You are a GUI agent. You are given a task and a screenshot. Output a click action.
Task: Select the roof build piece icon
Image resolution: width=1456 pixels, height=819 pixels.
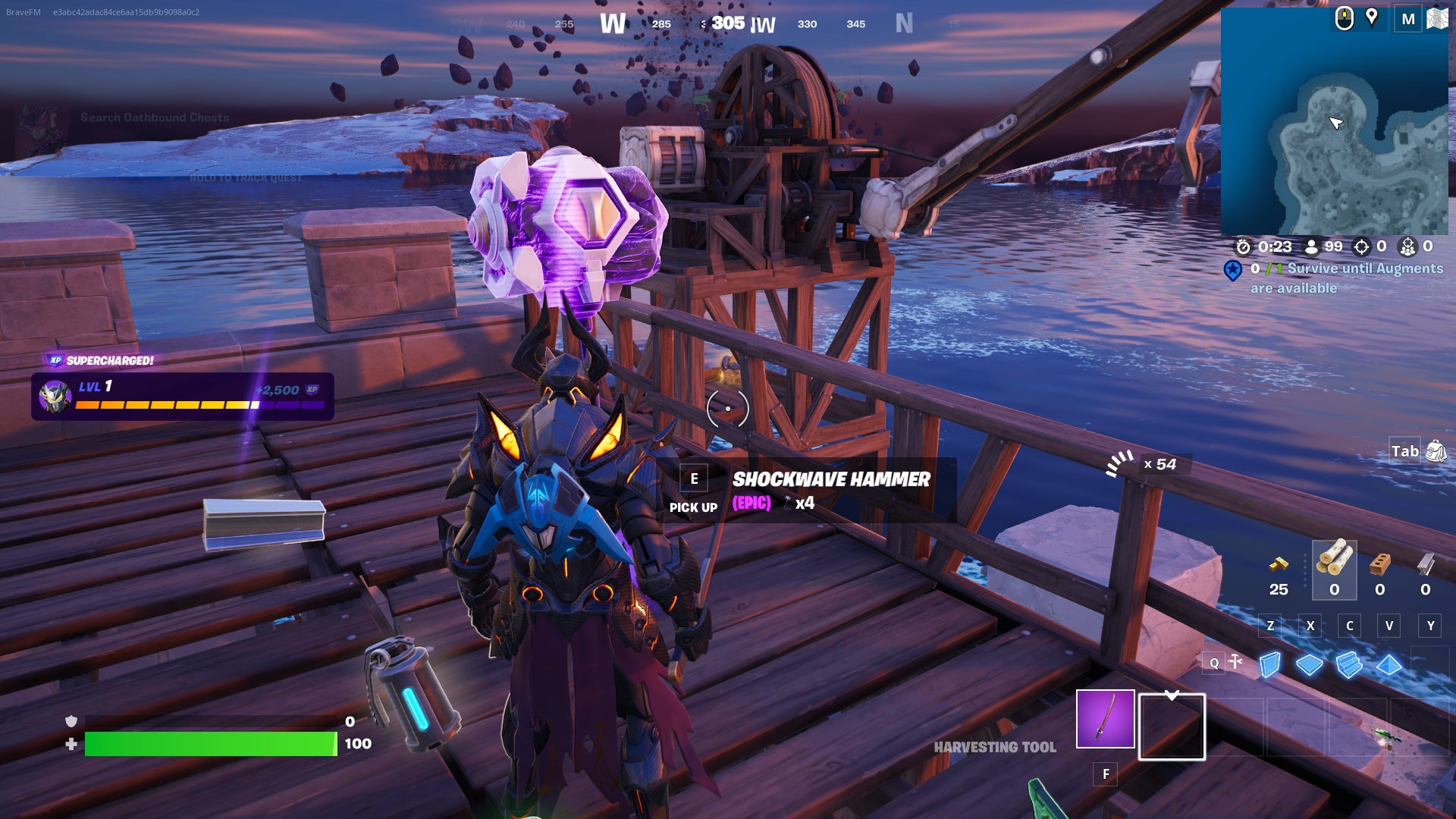pyautogui.click(x=1389, y=664)
